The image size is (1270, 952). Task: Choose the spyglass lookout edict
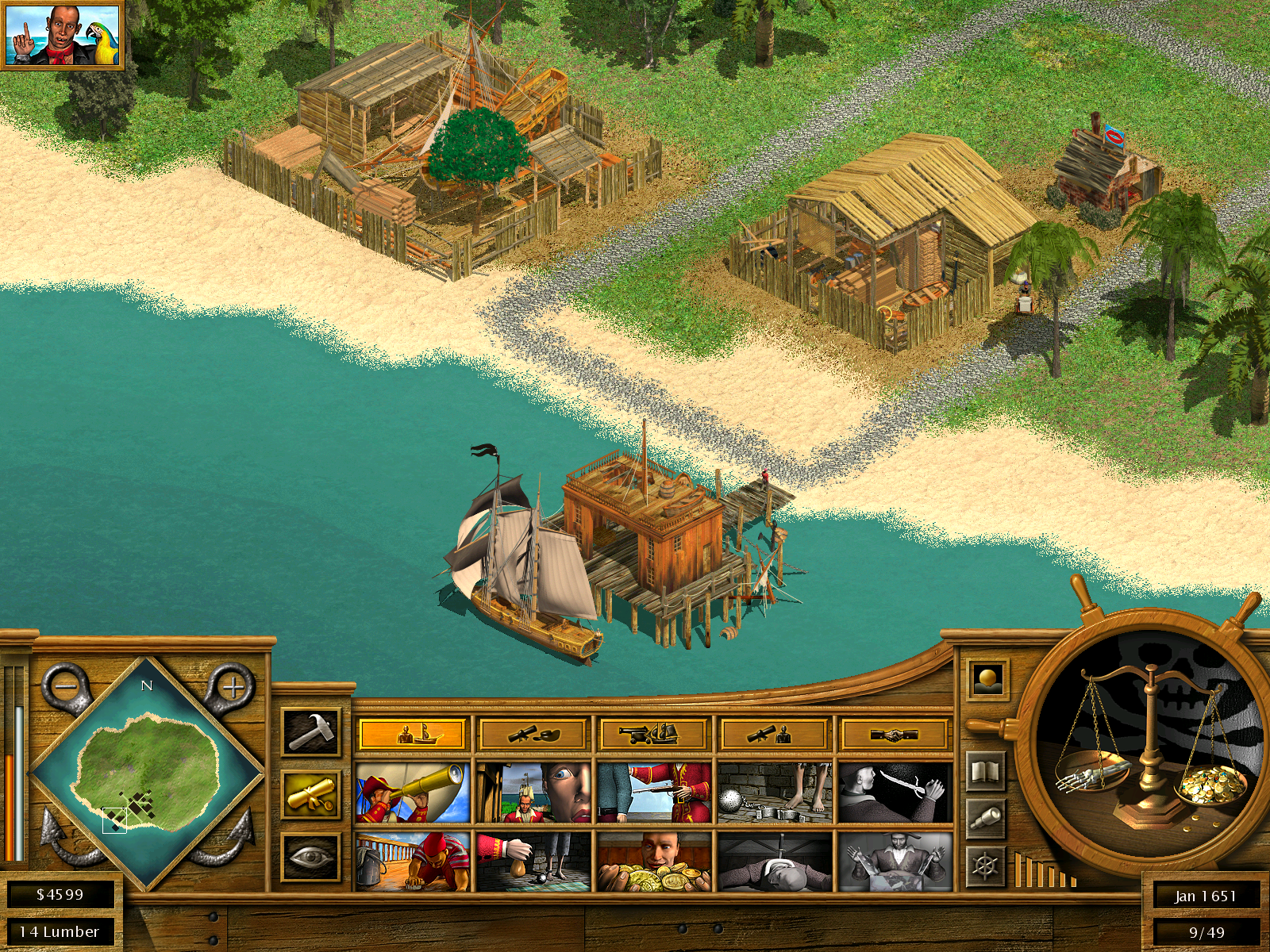click(x=413, y=793)
